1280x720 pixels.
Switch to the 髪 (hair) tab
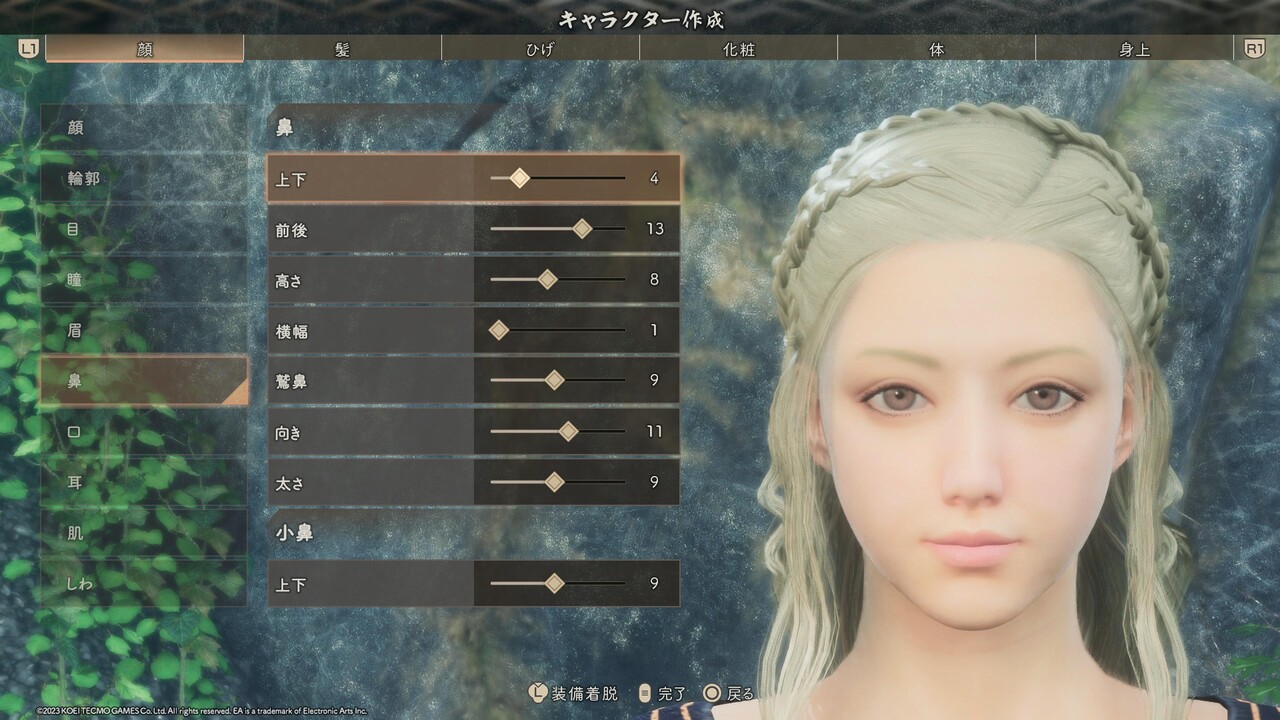click(x=342, y=49)
